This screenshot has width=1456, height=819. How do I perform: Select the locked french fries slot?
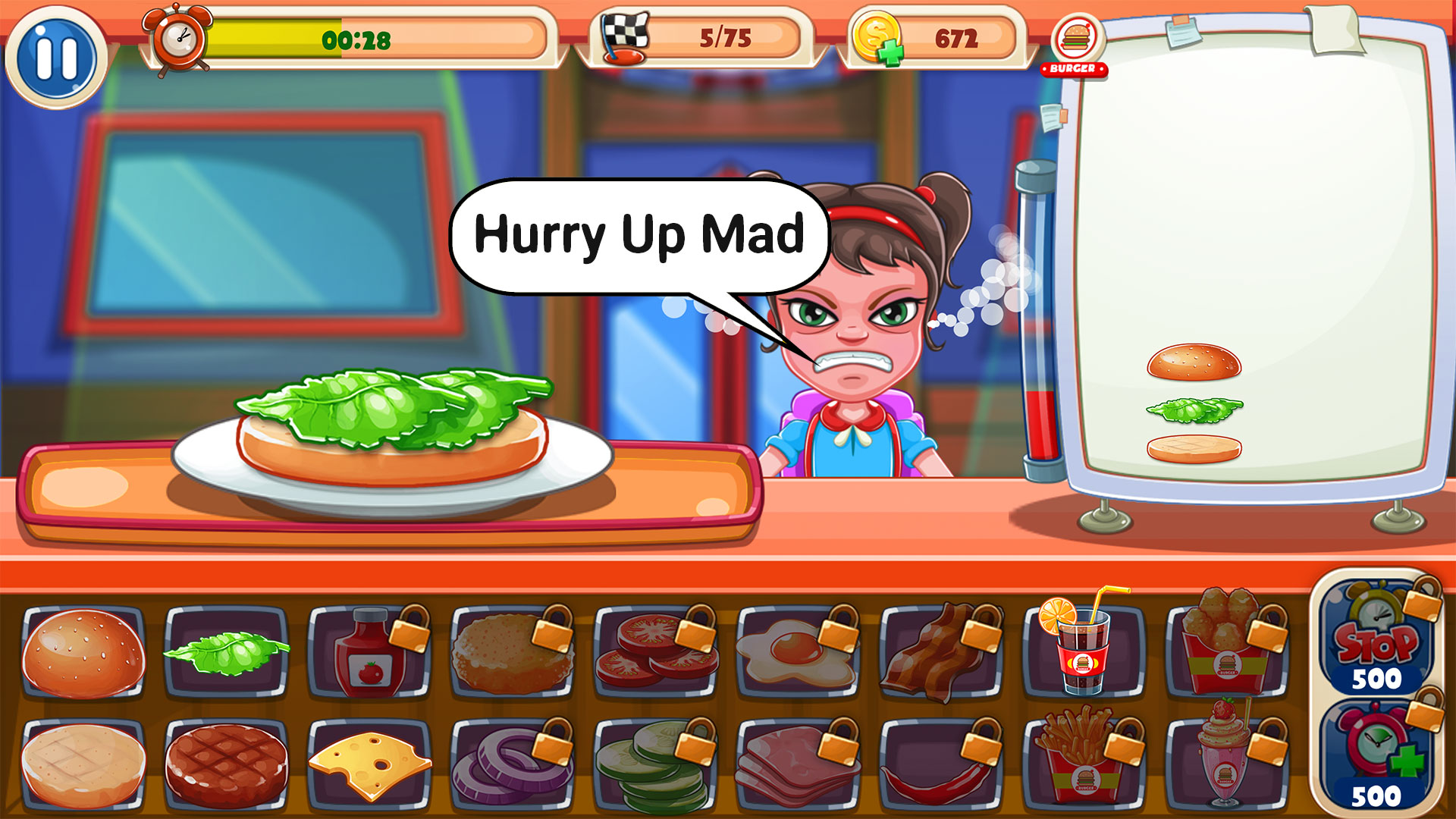1083,764
